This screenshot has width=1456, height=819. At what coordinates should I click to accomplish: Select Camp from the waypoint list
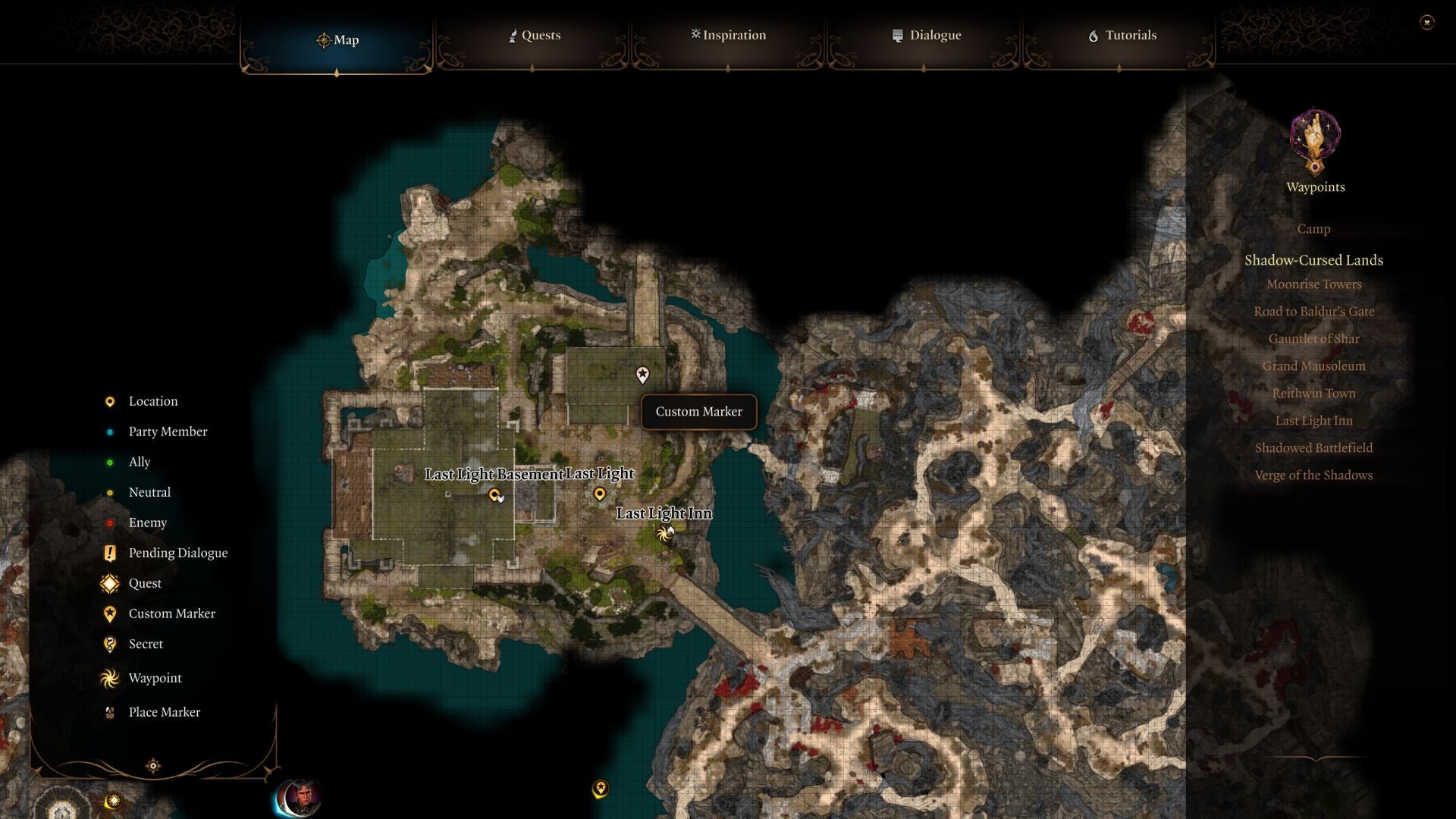tap(1313, 229)
